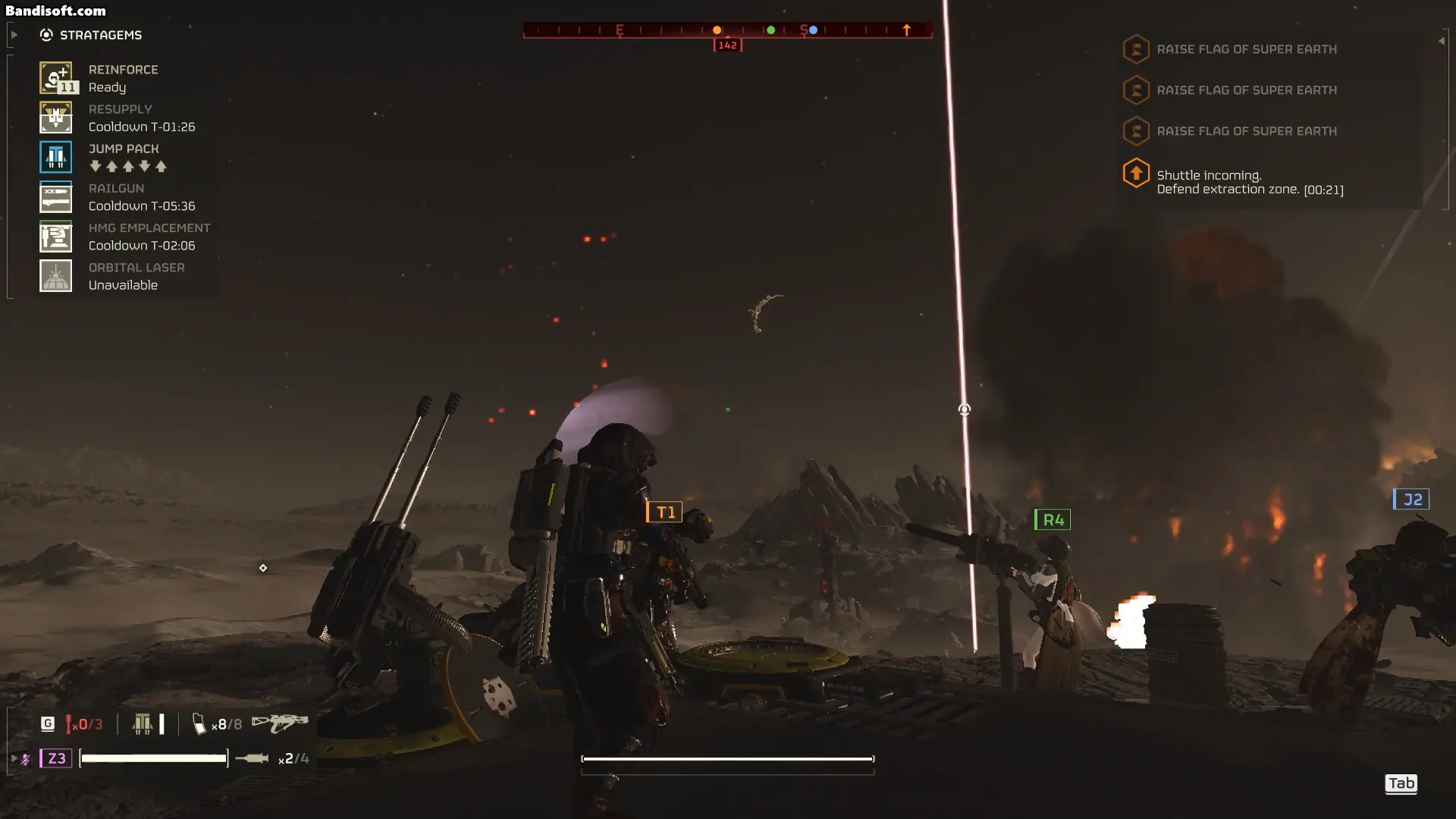Select the T1 teammate marker

click(664, 513)
